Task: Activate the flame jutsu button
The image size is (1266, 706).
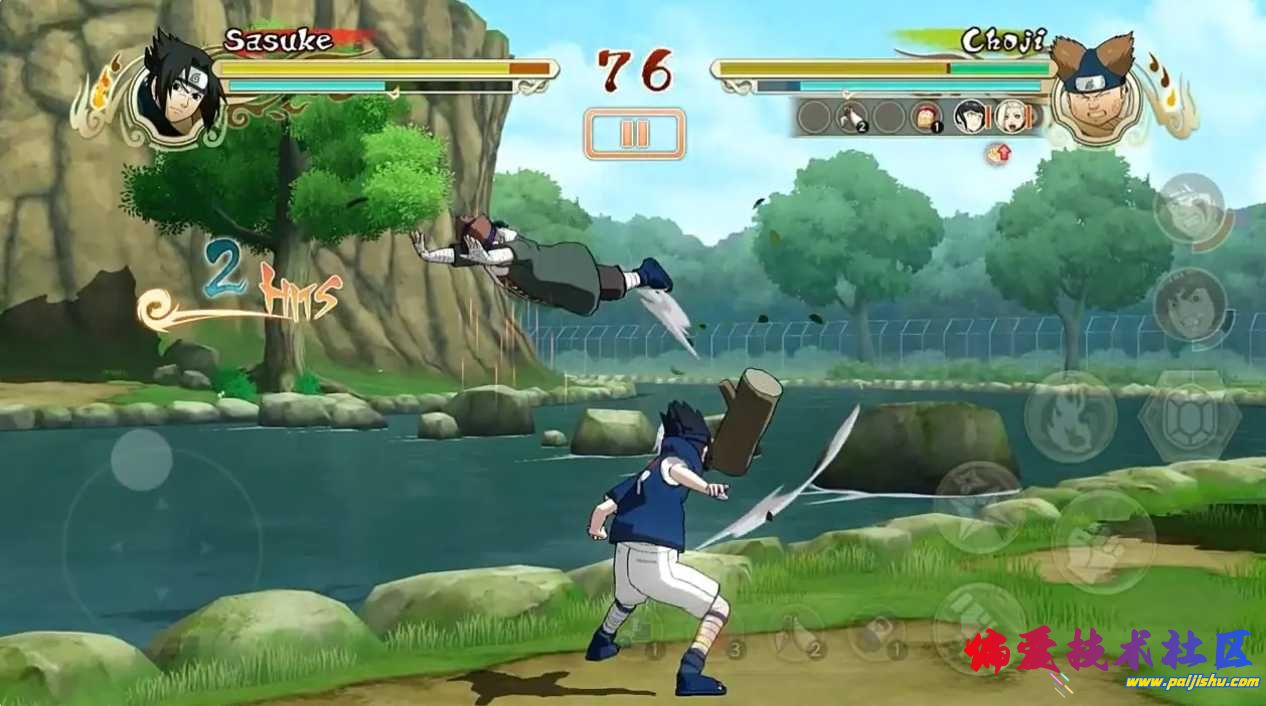Action: point(1070,416)
